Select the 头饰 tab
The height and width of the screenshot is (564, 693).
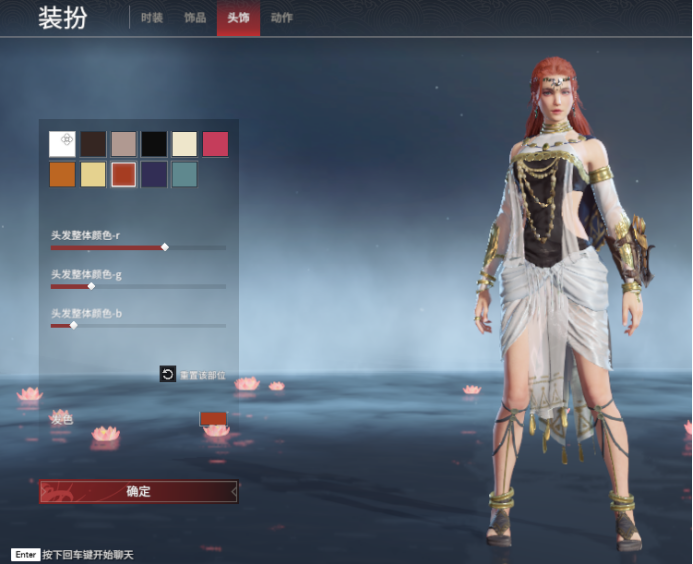coord(238,18)
